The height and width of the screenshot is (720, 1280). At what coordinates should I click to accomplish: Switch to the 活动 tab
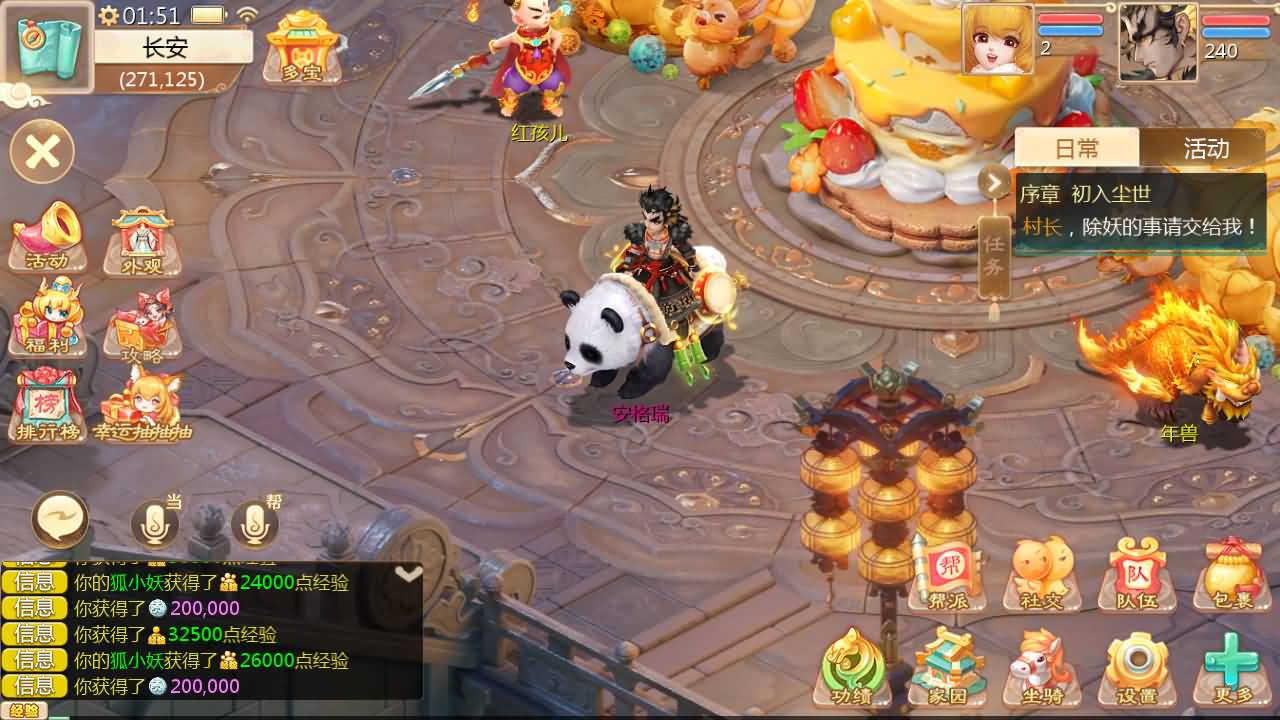click(1207, 148)
